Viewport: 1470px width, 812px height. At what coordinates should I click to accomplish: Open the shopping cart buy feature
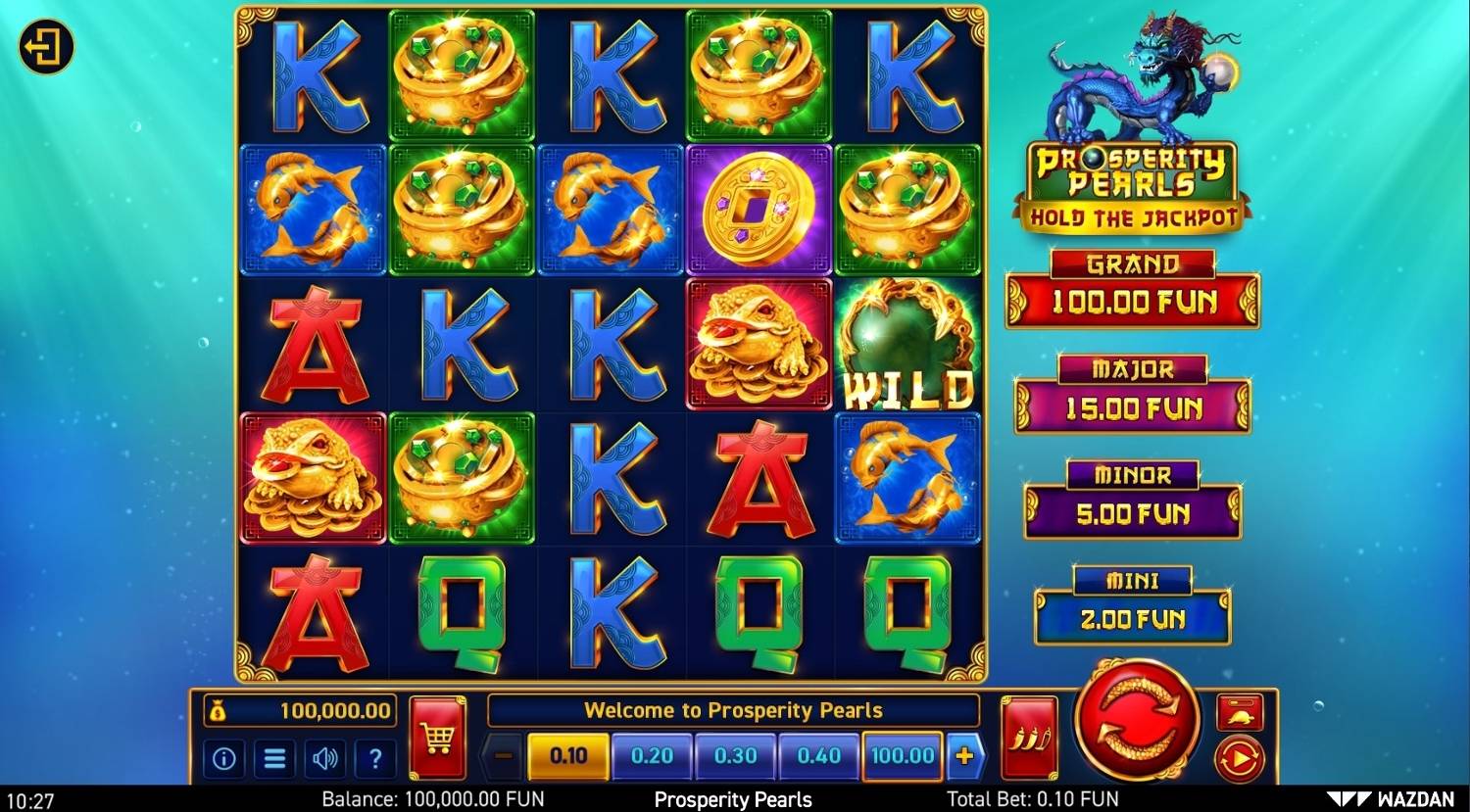click(x=437, y=738)
